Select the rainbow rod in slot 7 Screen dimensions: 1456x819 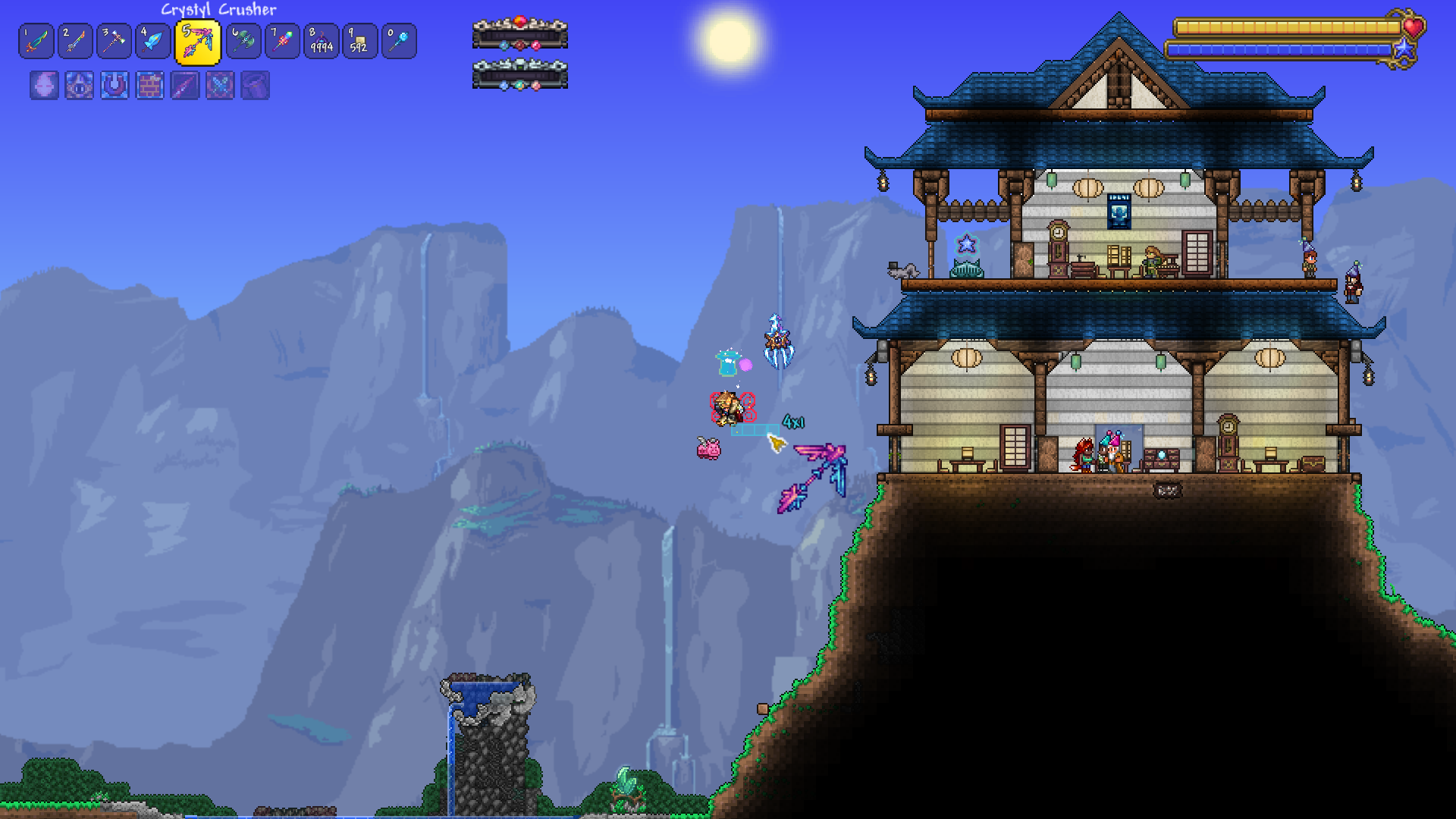click(x=283, y=41)
